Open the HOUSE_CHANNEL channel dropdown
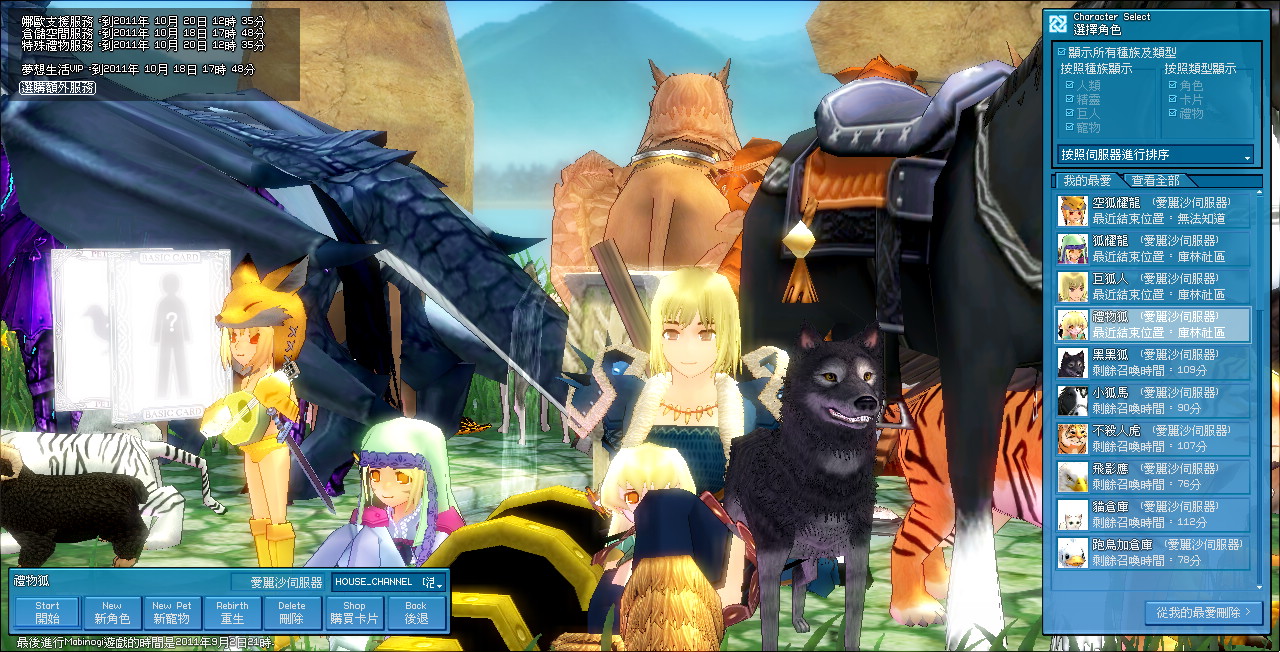This screenshot has height=652, width=1280. click(390, 582)
